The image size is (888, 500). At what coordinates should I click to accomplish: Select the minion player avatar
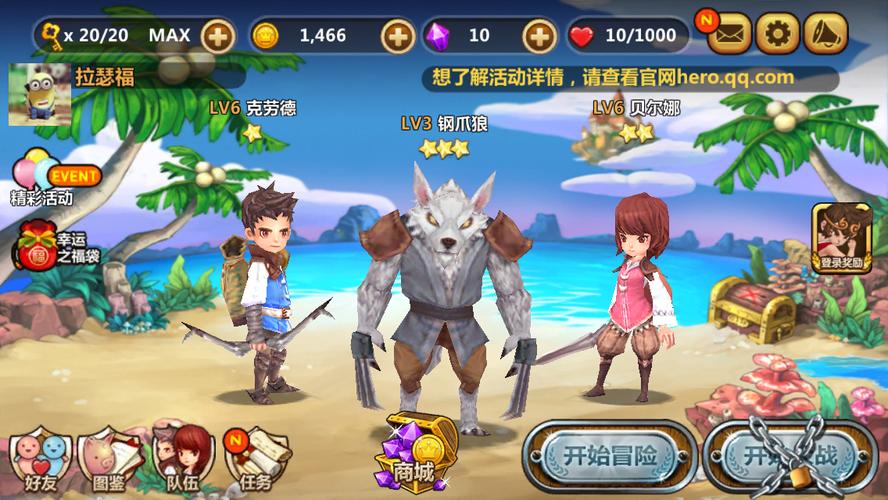(x=39, y=94)
